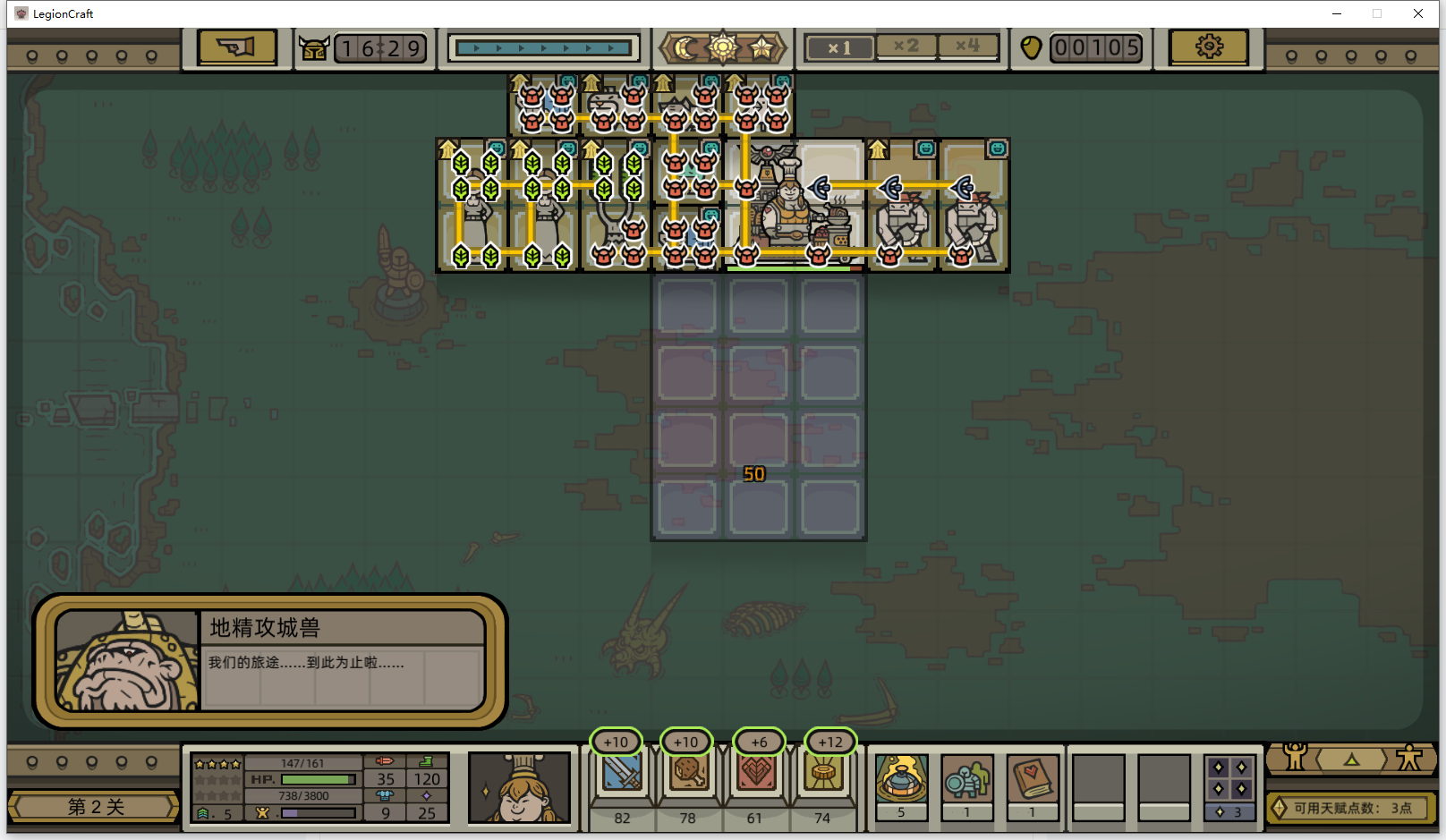The height and width of the screenshot is (840, 1446).
Task: Select the blue sword upgrade card
Action: 622,773
